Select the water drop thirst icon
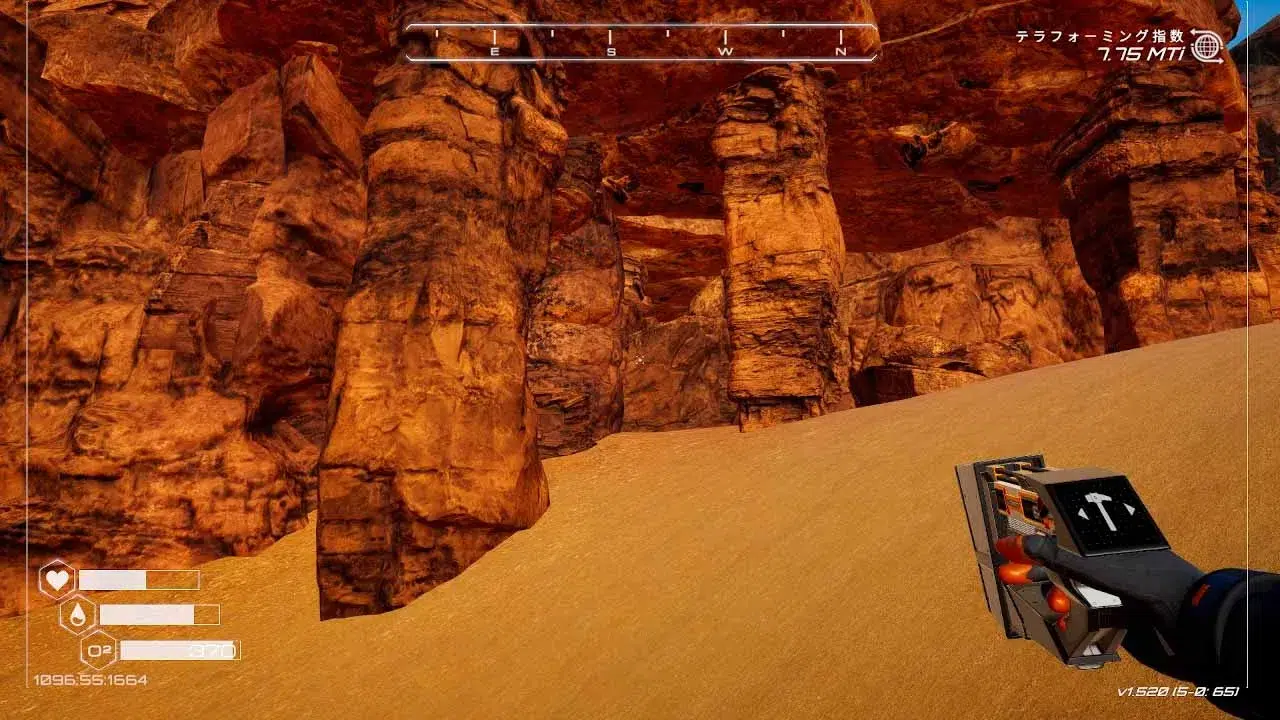Screen dimensions: 1280x720 (78, 614)
